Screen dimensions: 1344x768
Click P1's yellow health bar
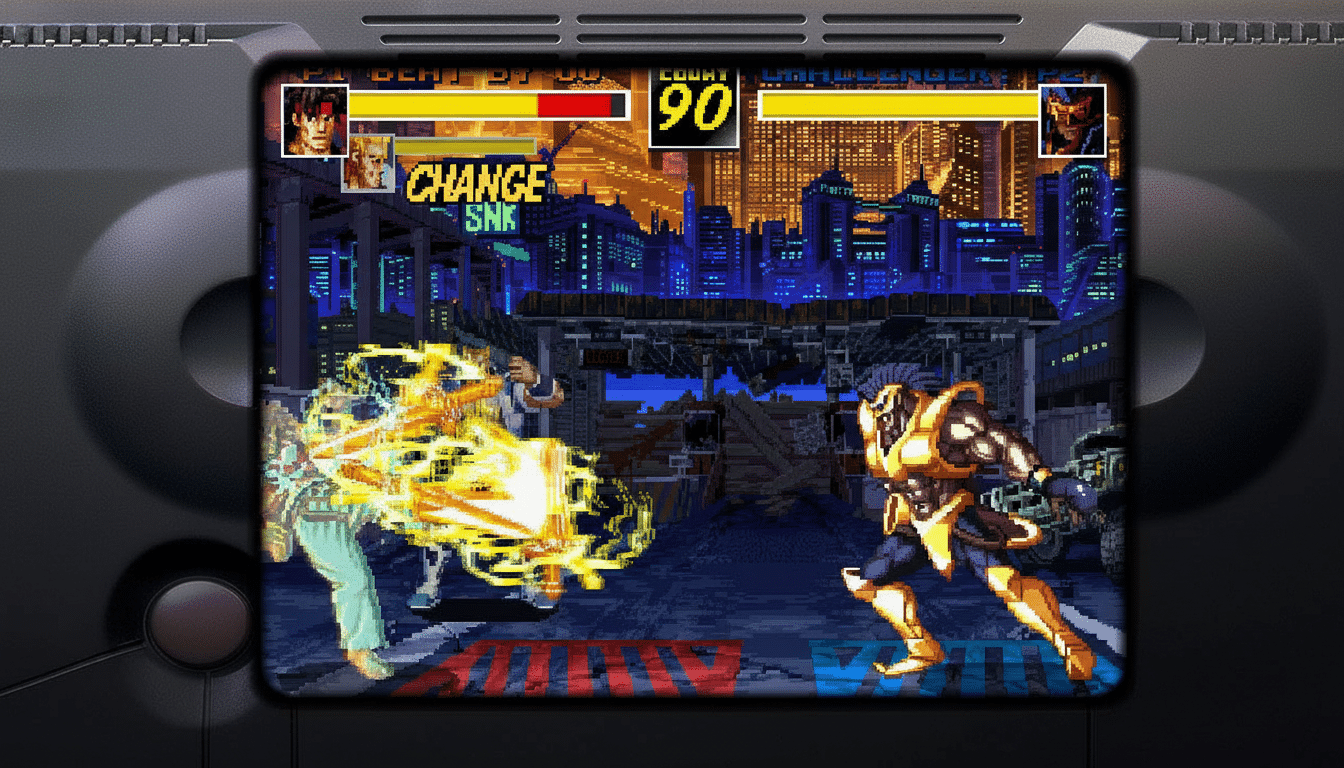440,105
